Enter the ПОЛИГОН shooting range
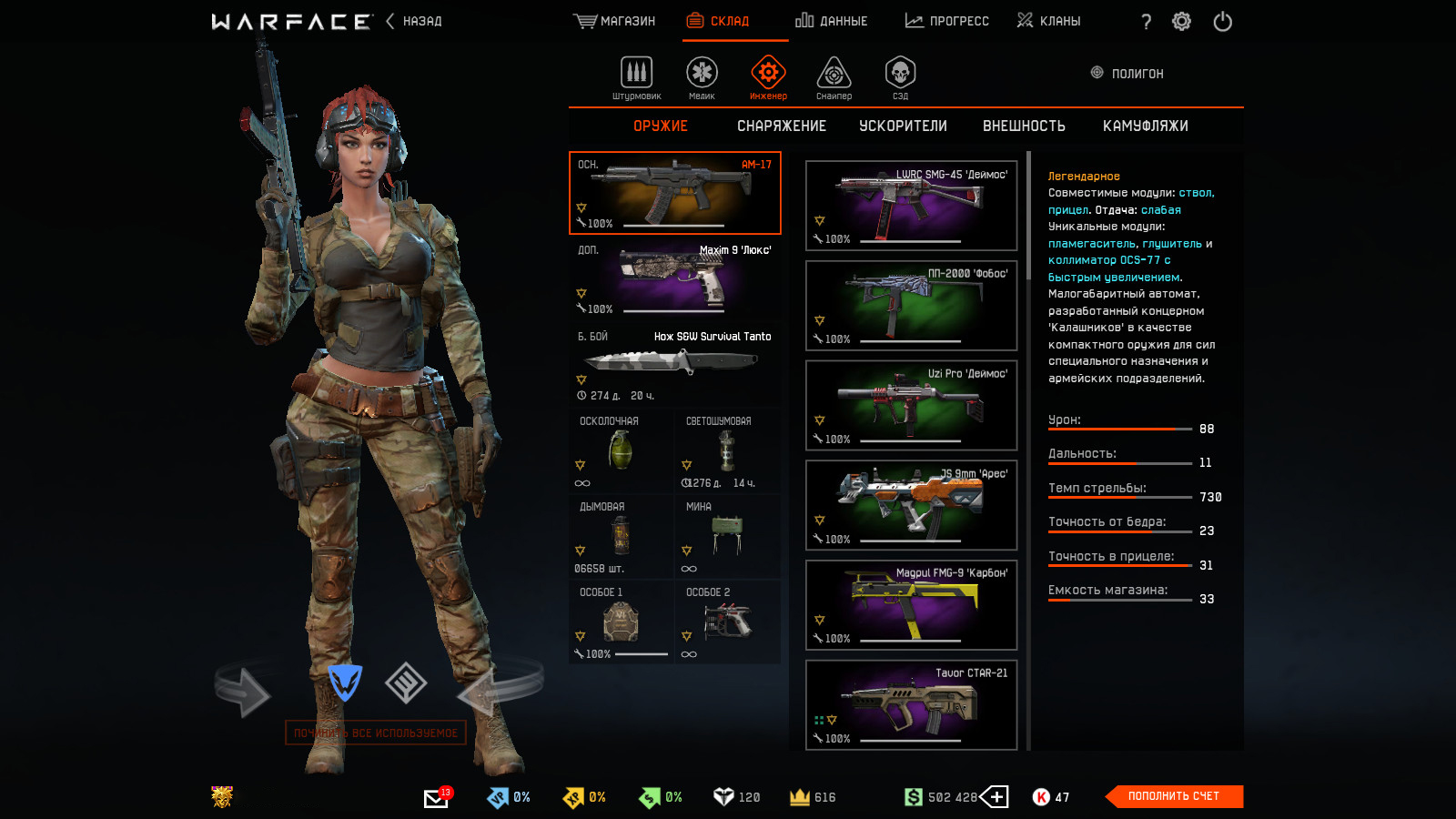Image resolution: width=1456 pixels, height=819 pixels. pos(1127,73)
